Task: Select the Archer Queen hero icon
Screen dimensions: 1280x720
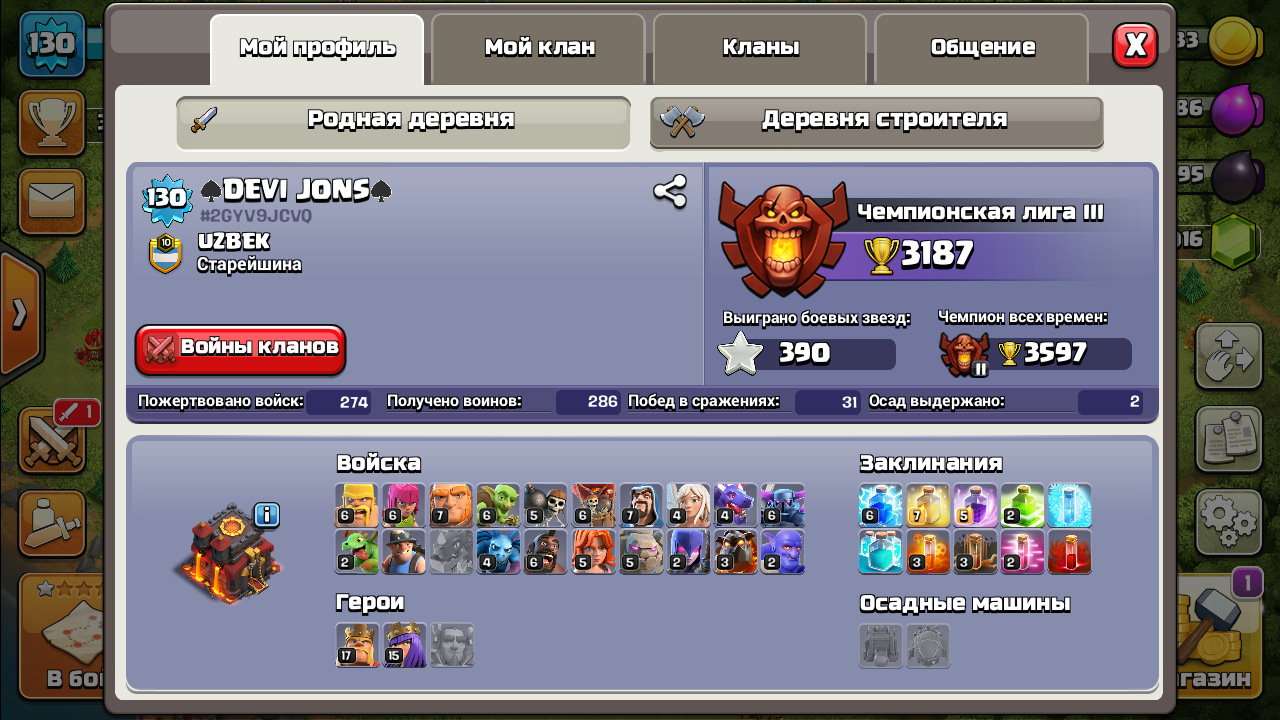Action: (x=405, y=645)
